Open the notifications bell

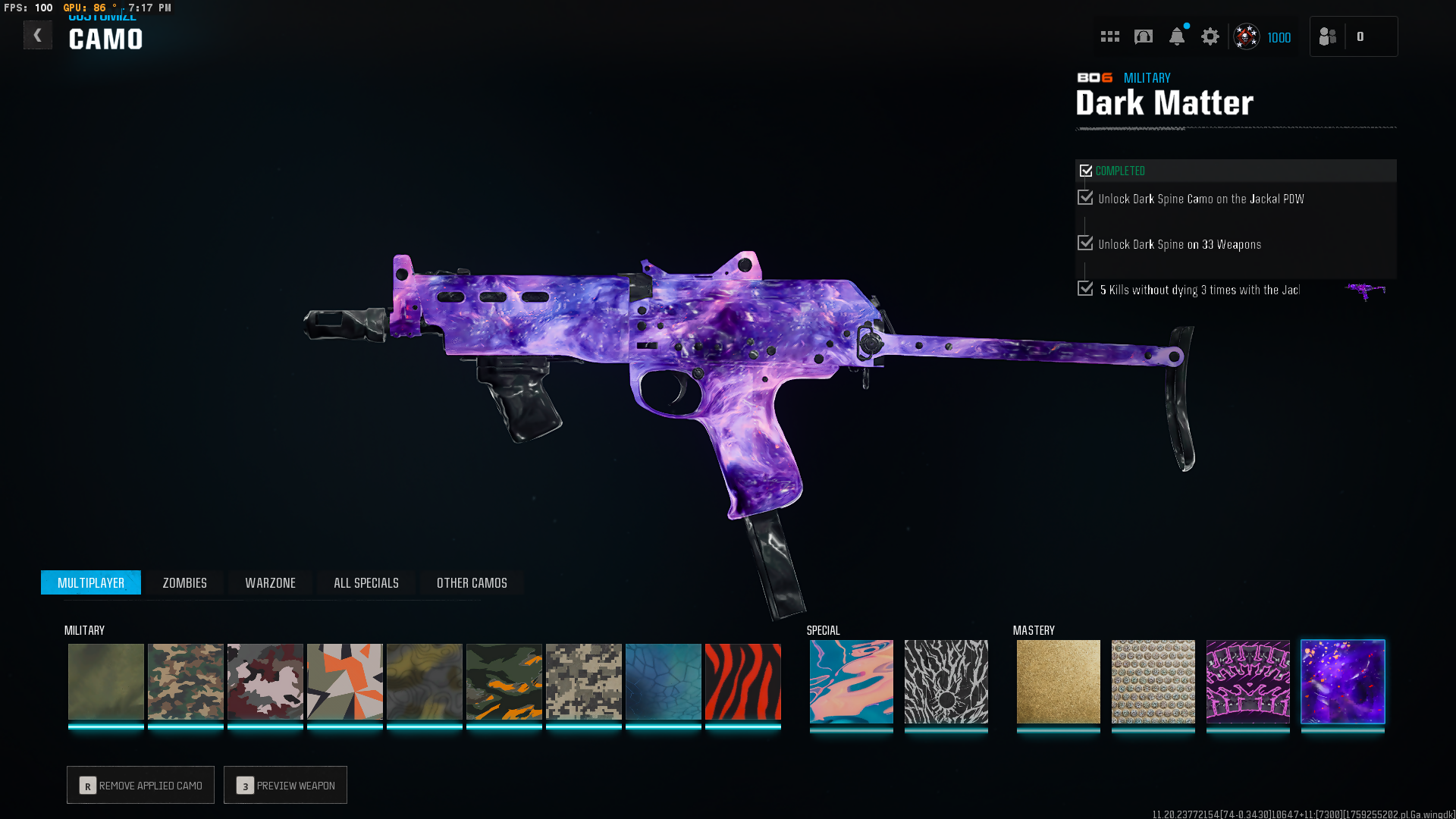1176,36
